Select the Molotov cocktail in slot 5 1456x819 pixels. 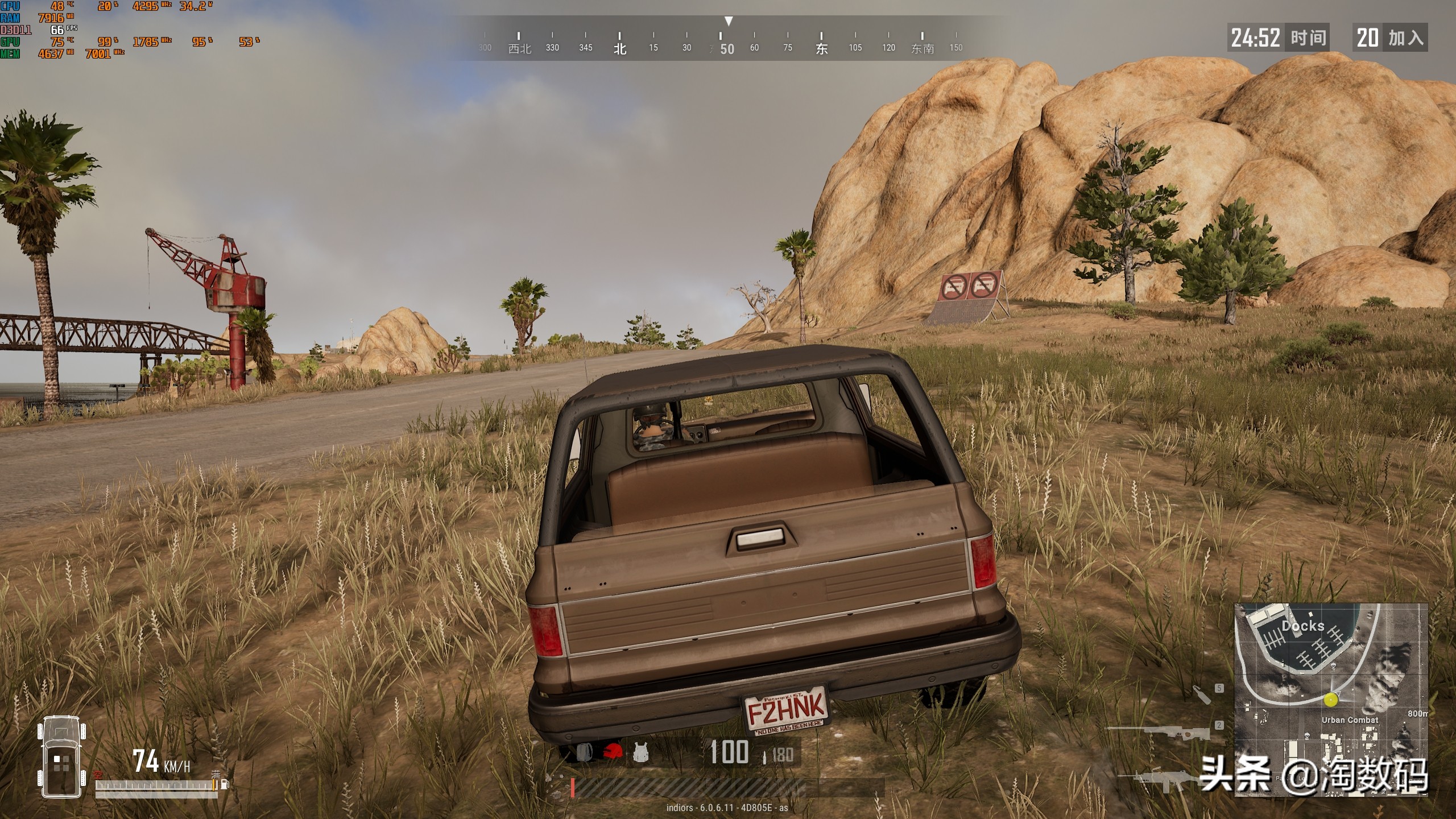[1201, 694]
